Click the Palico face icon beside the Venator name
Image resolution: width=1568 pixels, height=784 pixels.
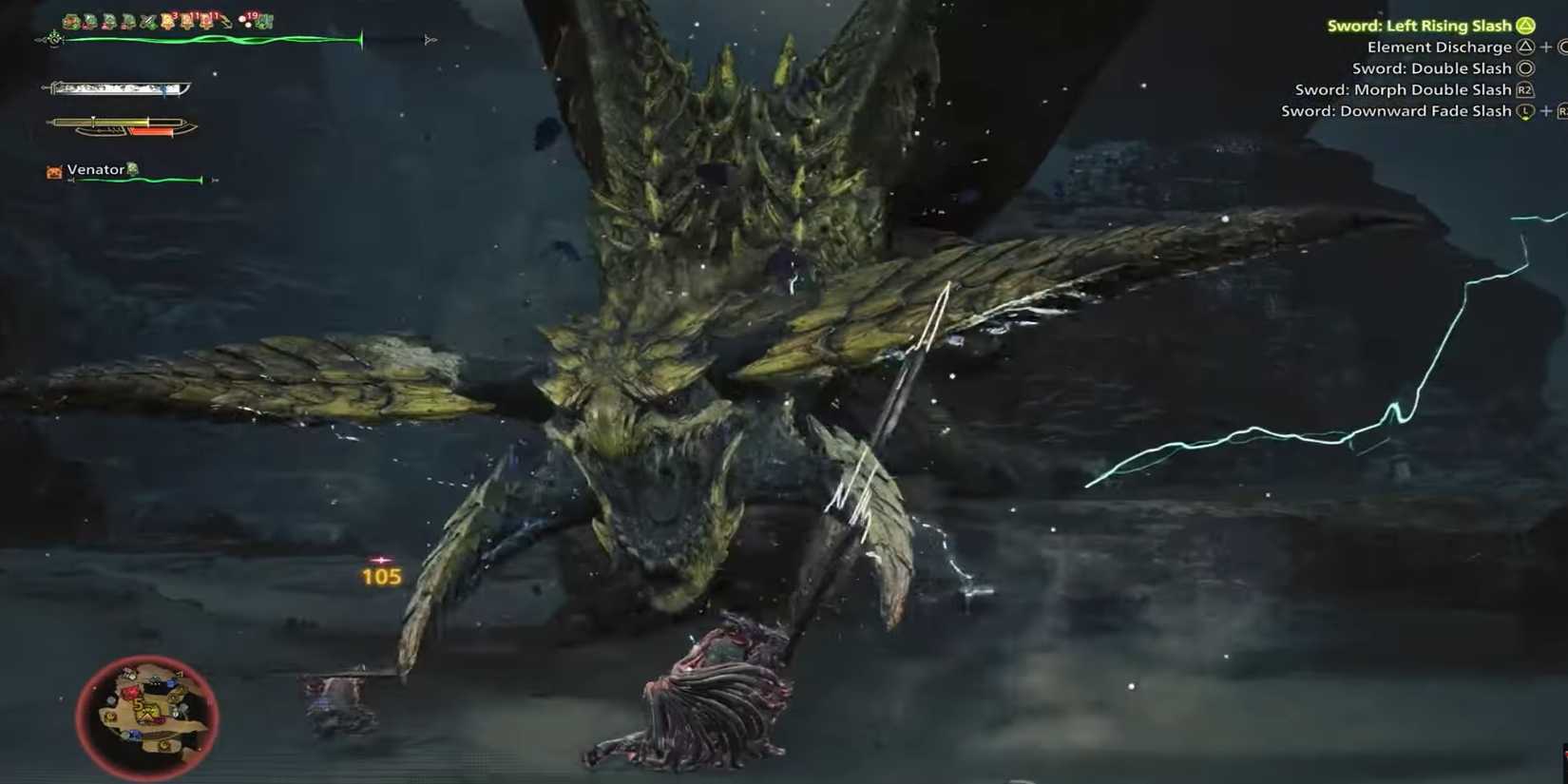[x=52, y=169]
